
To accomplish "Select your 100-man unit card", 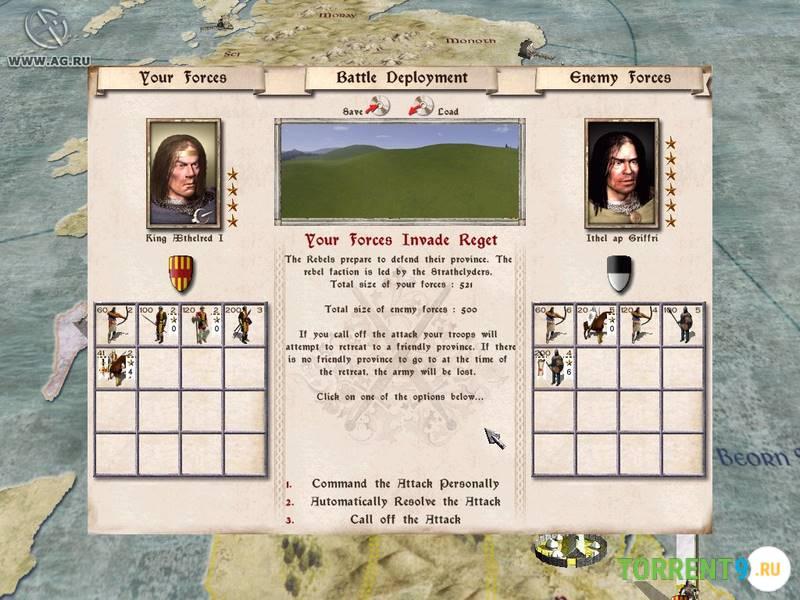I will point(158,325).
